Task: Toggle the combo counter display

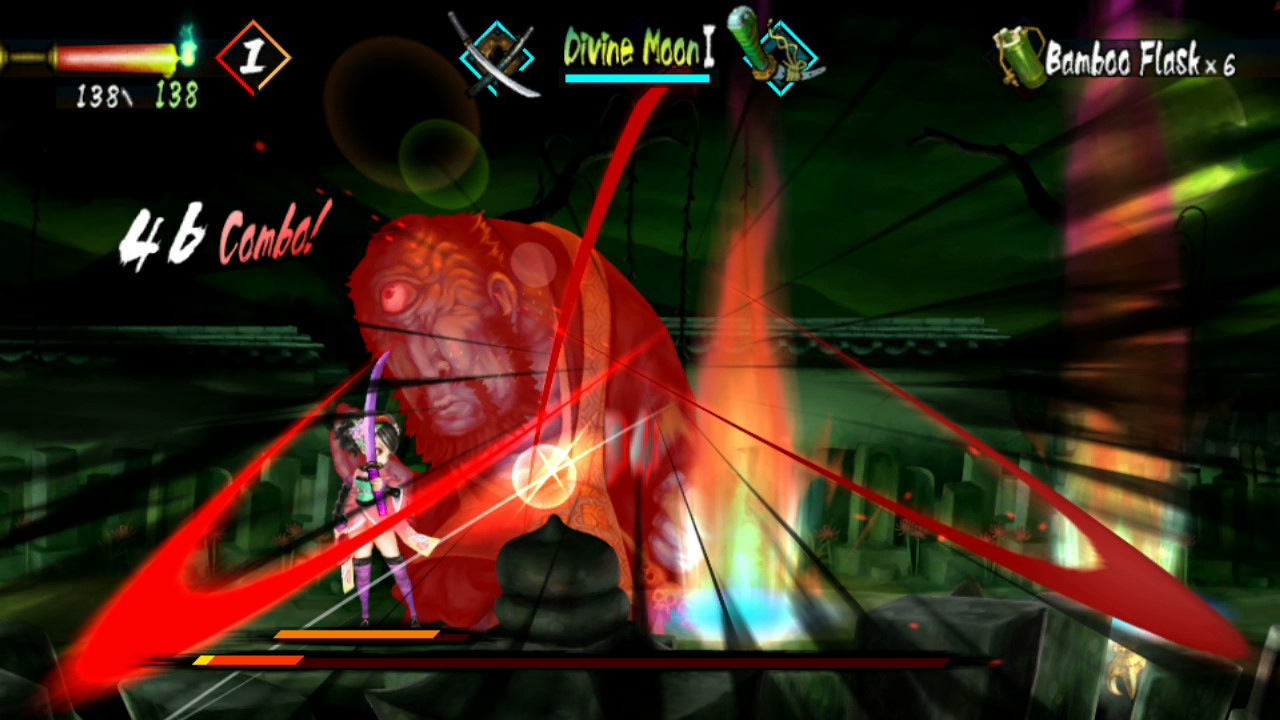Action: (x=220, y=235)
